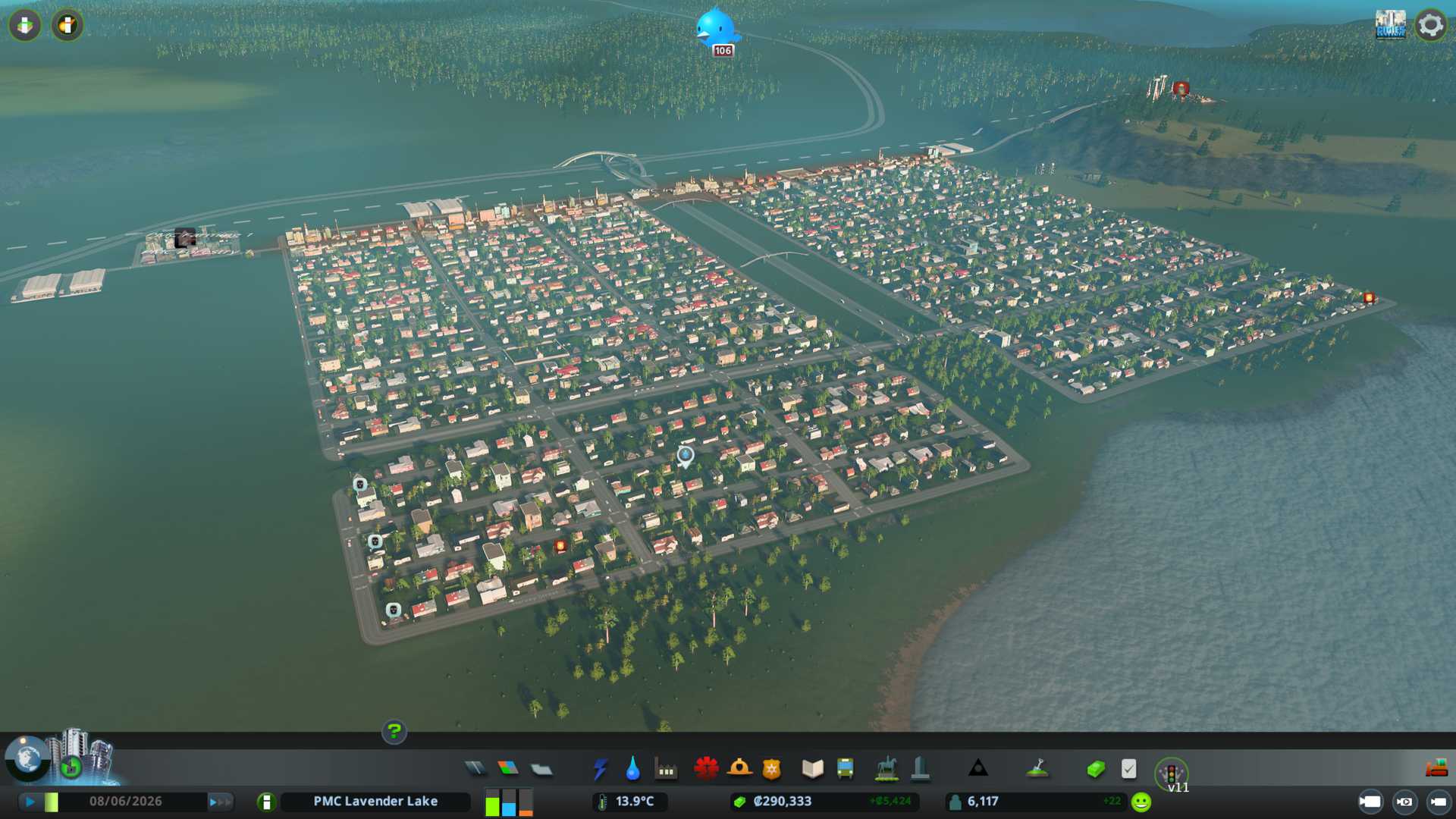Viewport: 1456px width, 819px height.
Task: Open the Districts tool
Action: (x=541, y=770)
